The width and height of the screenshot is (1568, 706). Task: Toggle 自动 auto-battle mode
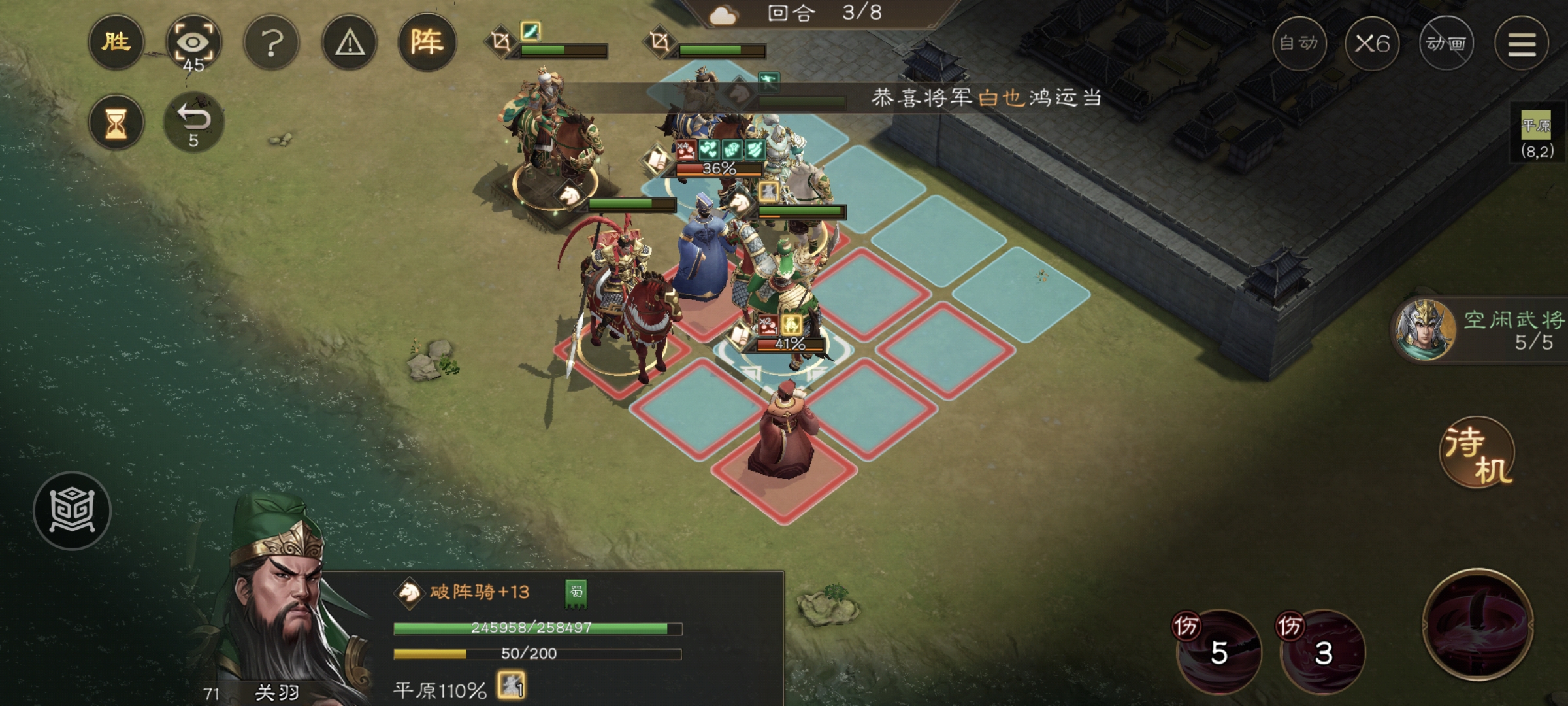[1300, 42]
